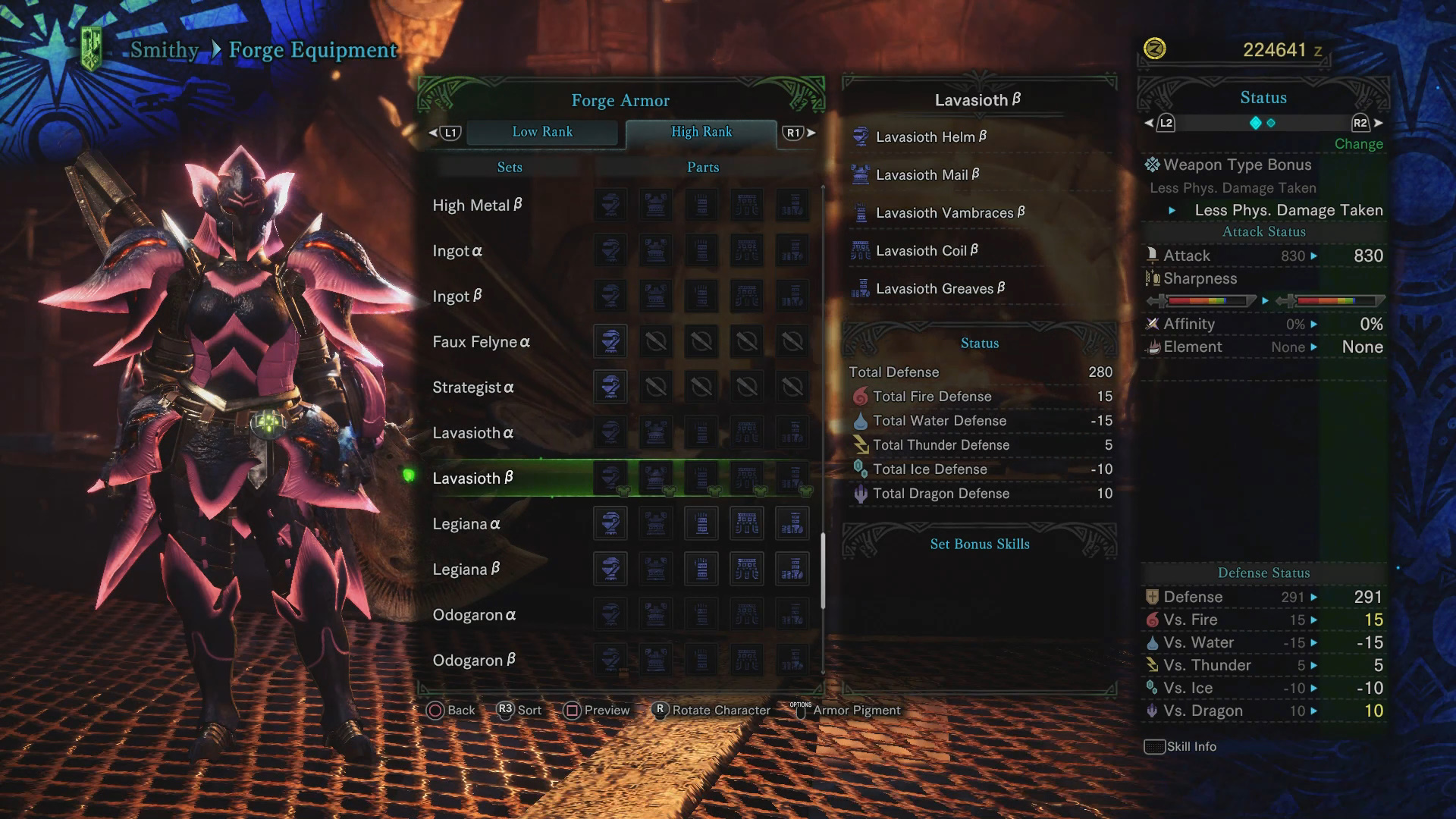Screen dimensions: 1456x819
Task: Choose Lavasioth Mail β piece
Action: (x=927, y=175)
